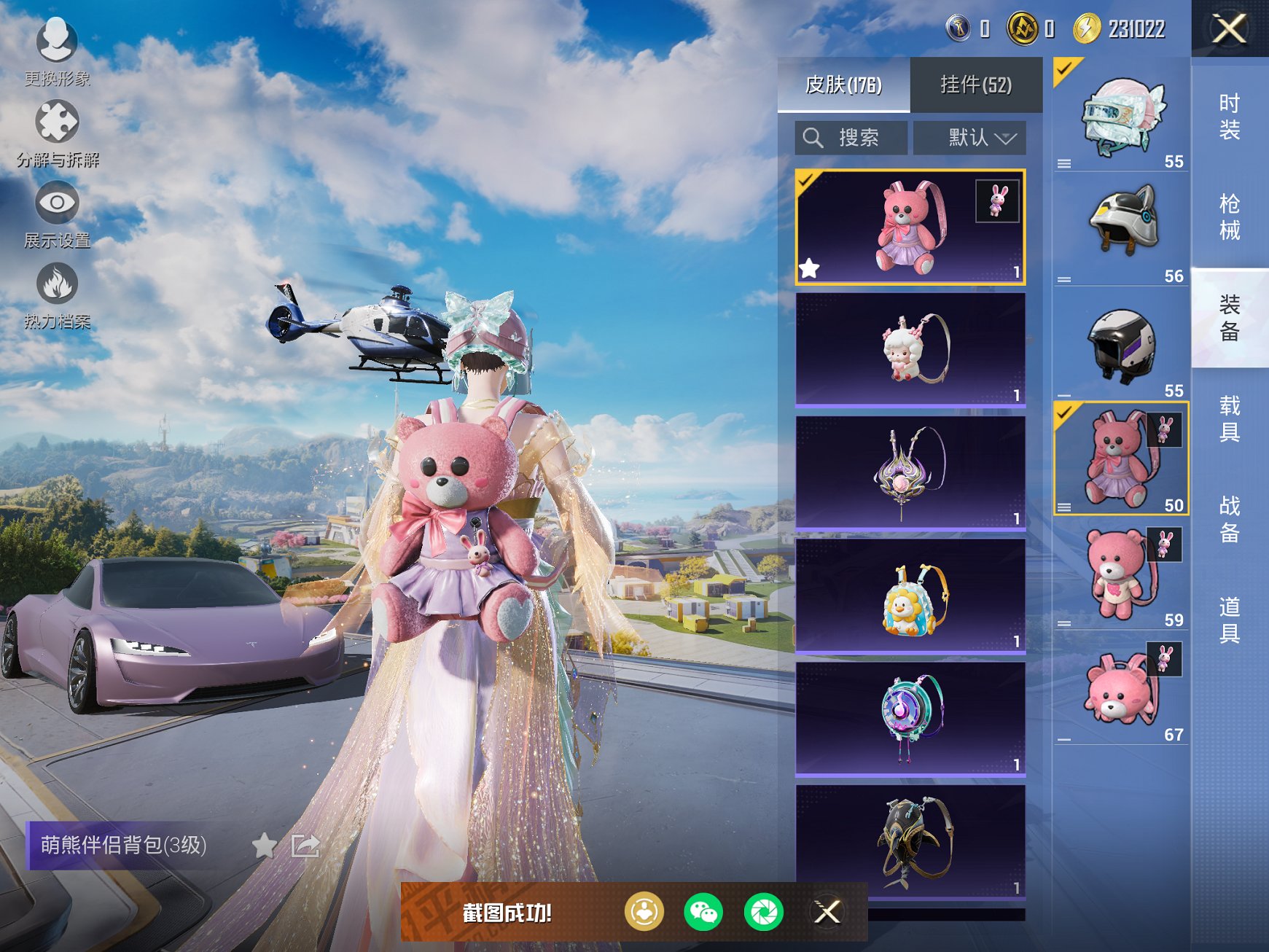Switch to the 挂件(52) tab
The image size is (1269, 952).
click(975, 85)
